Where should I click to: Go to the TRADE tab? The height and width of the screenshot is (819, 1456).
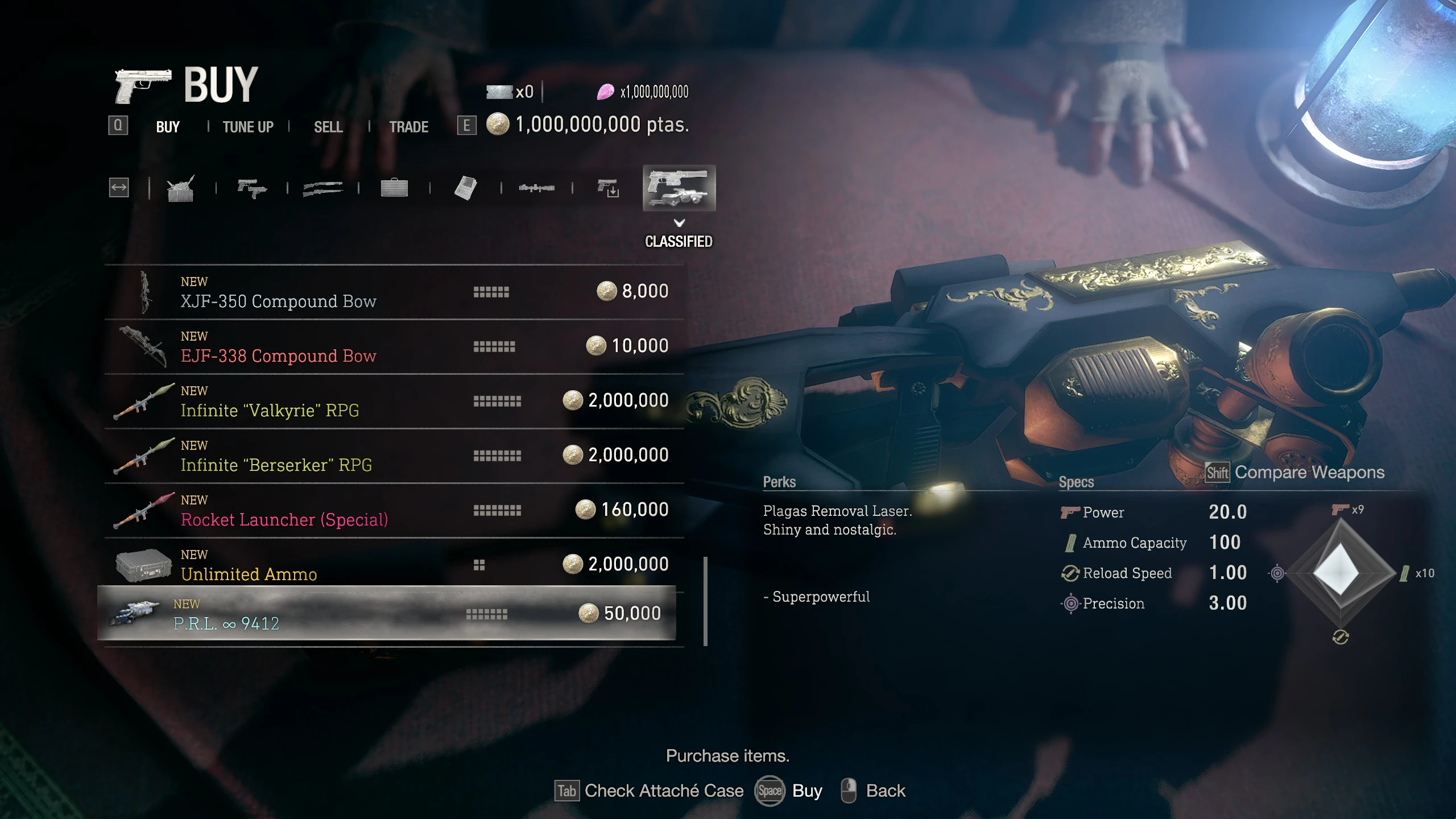408,126
